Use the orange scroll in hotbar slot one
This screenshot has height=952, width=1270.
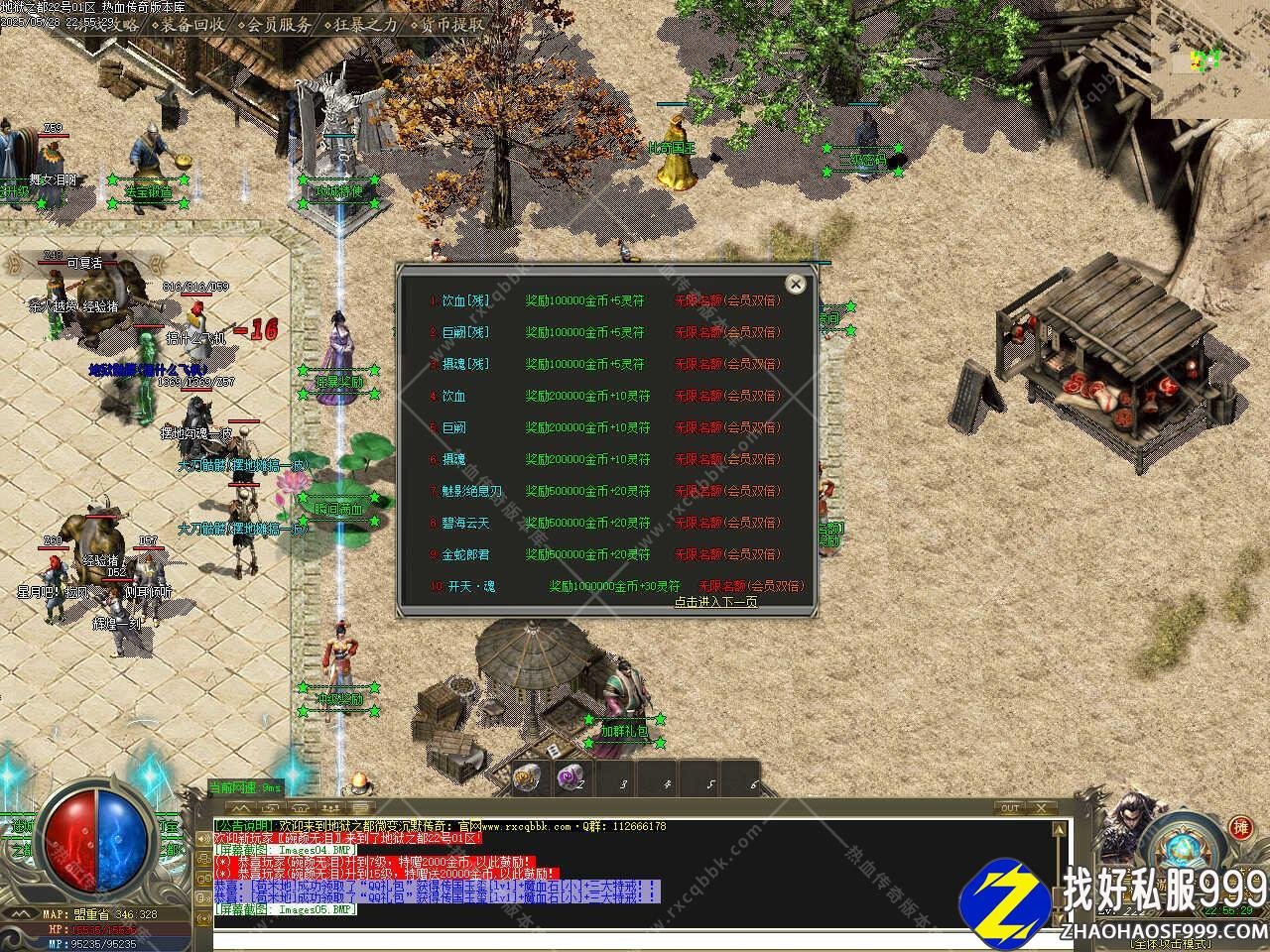[x=528, y=778]
